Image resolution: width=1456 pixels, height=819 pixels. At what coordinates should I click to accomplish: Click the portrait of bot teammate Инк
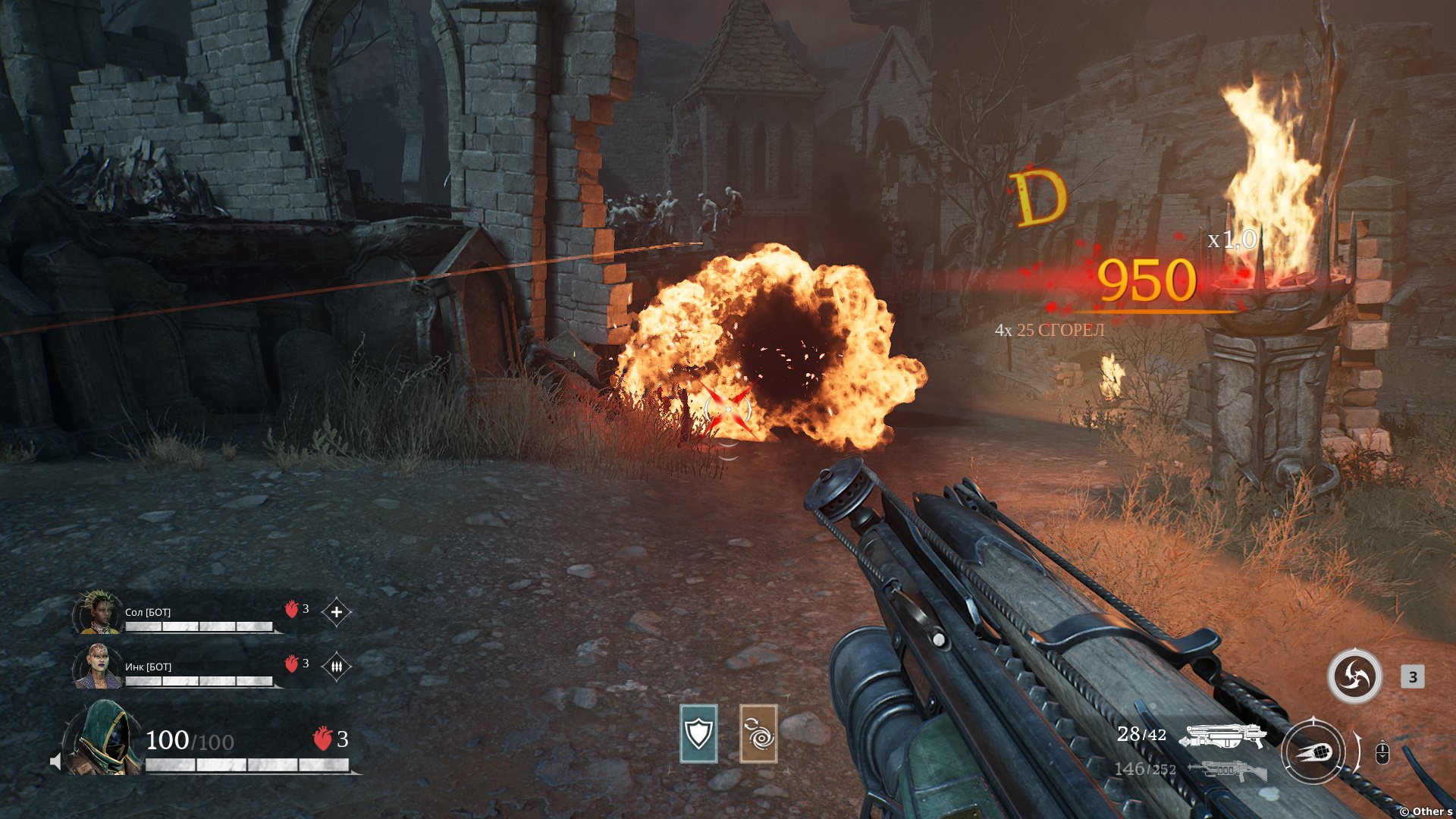click(x=98, y=667)
